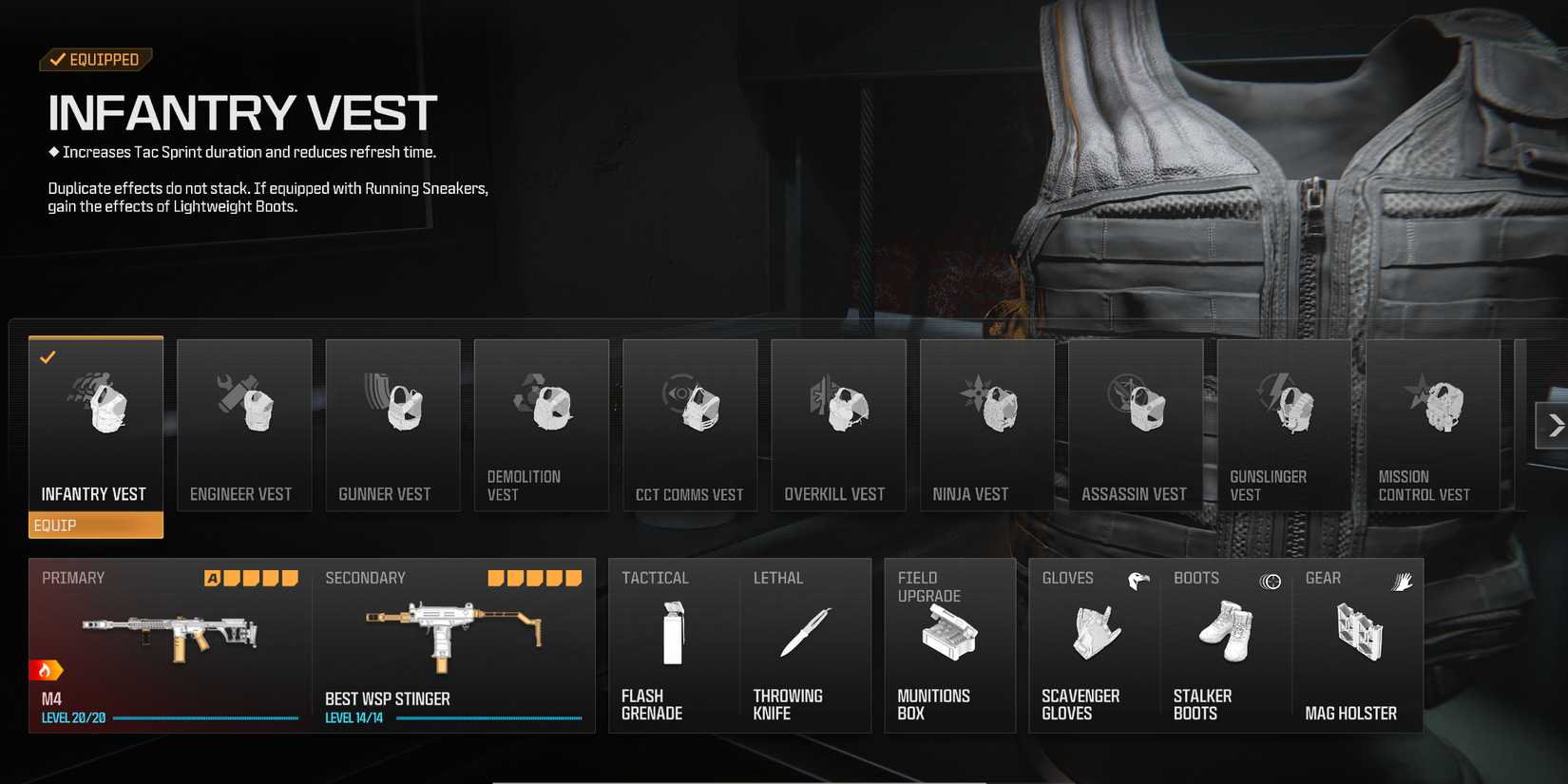
Task: Click the EQUIP button under Infantry Vest
Action: 95,525
